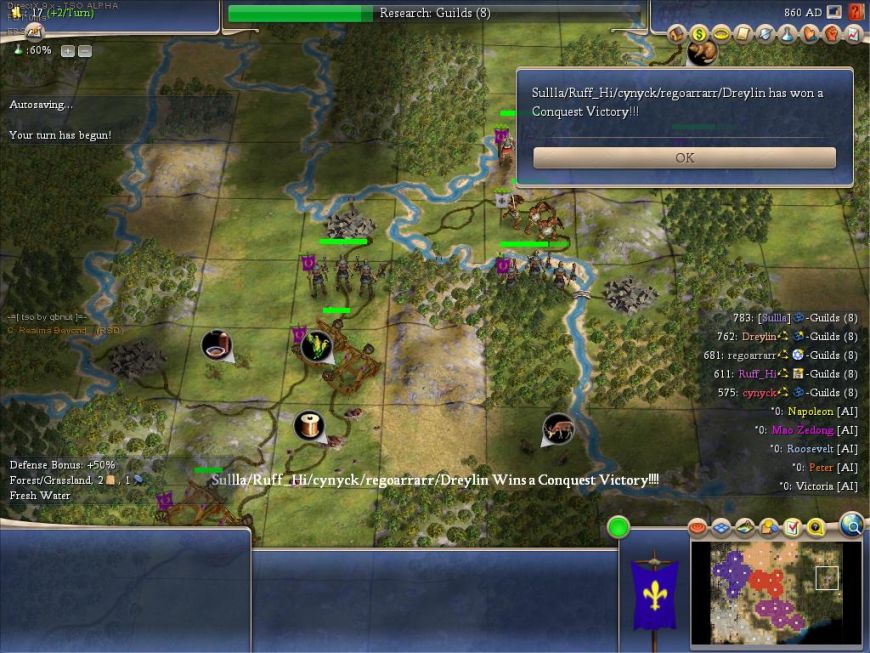Image resolution: width=870 pixels, height=653 pixels.
Task: Open the Info screen chart icon
Action: point(853,34)
